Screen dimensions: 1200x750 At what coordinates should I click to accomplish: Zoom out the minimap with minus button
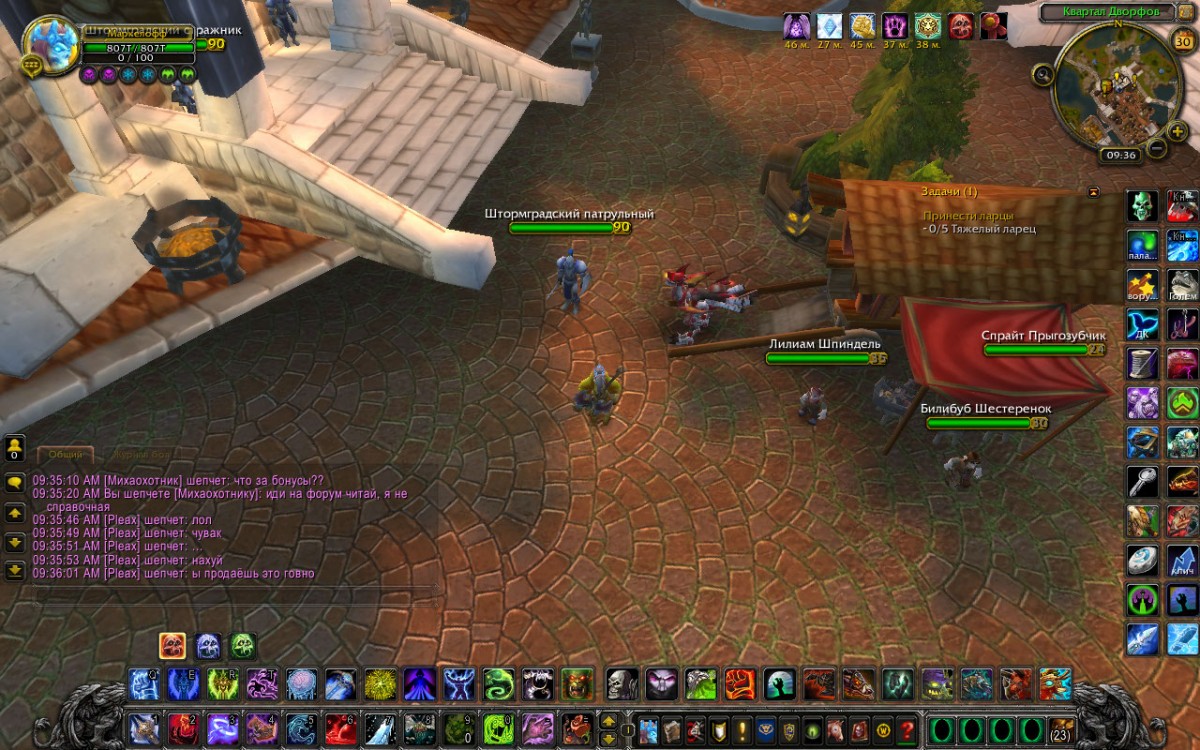pyautogui.click(x=1156, y=149)
